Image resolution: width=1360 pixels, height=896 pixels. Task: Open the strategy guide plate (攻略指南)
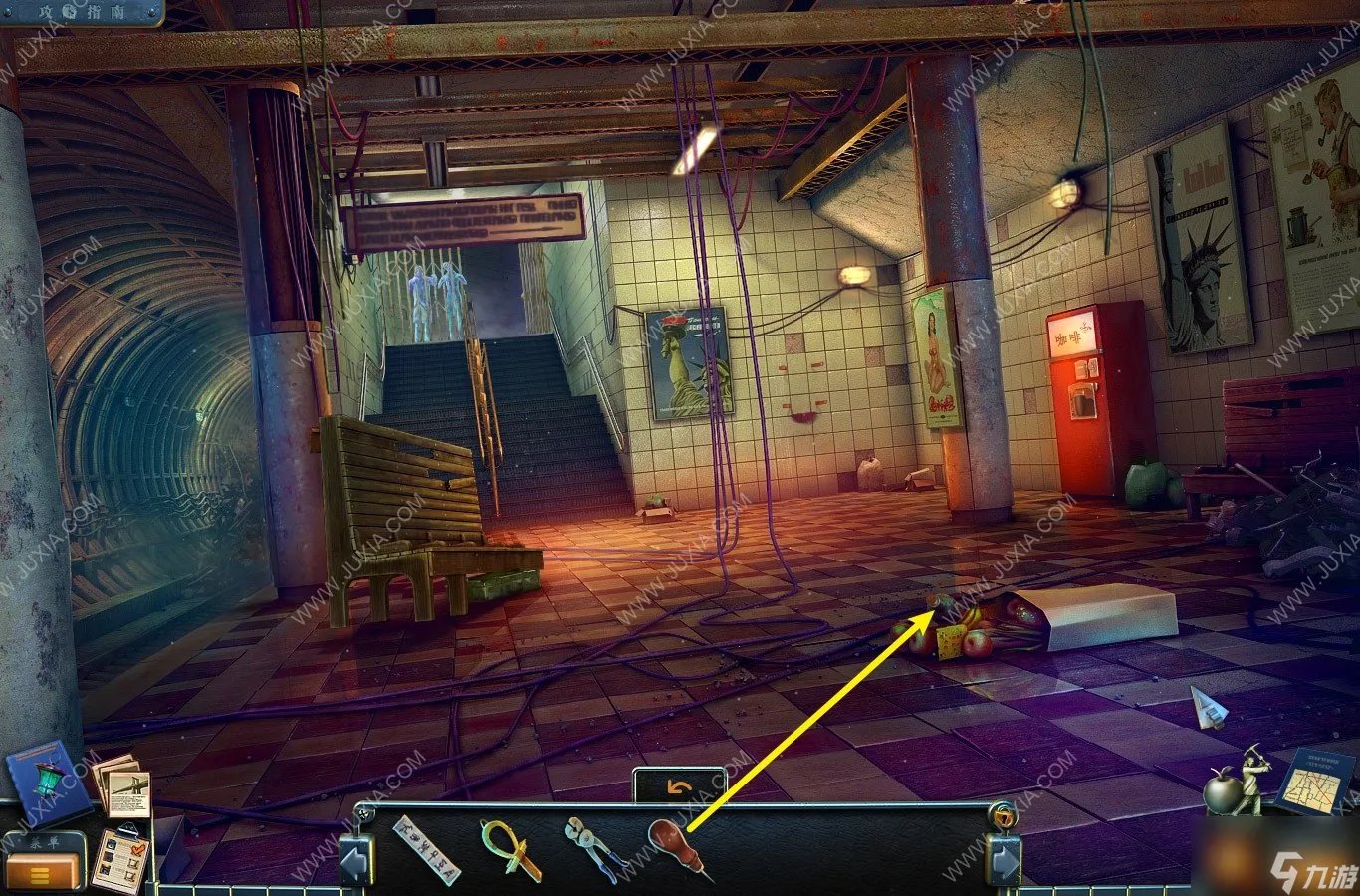(x=82, y=12)
